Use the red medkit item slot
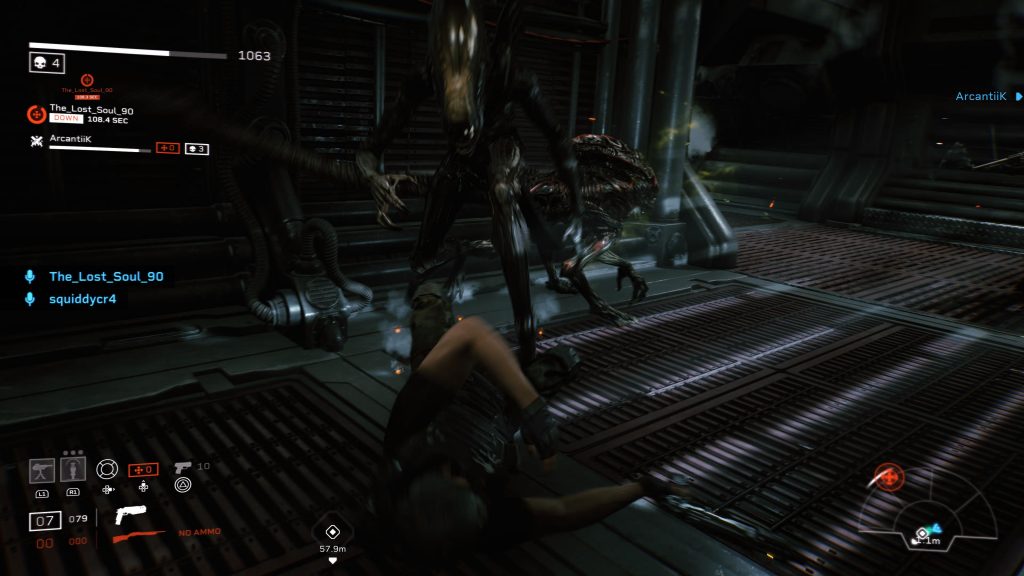The height and width of the screenshot is (576, 1024). coord(143,469)
